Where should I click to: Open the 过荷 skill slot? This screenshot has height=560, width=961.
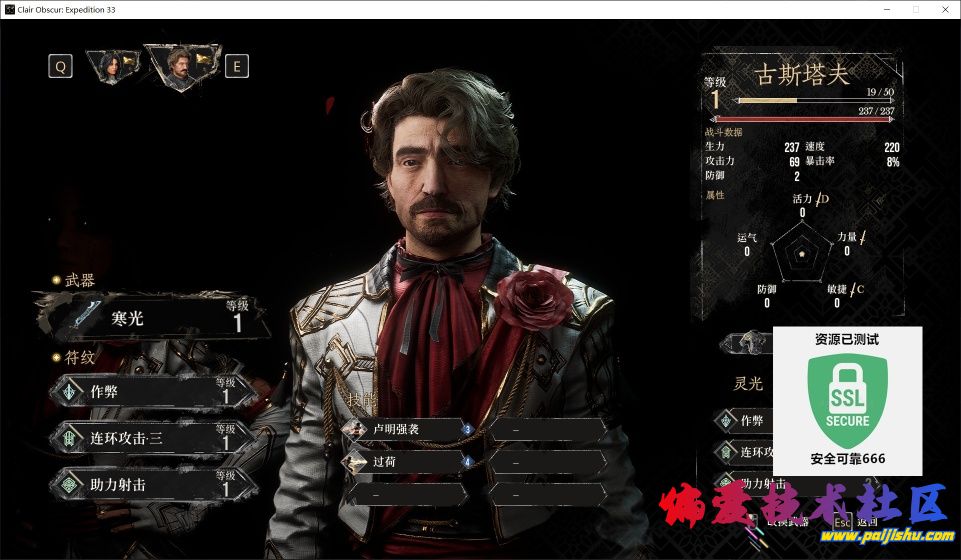point(405,463)
